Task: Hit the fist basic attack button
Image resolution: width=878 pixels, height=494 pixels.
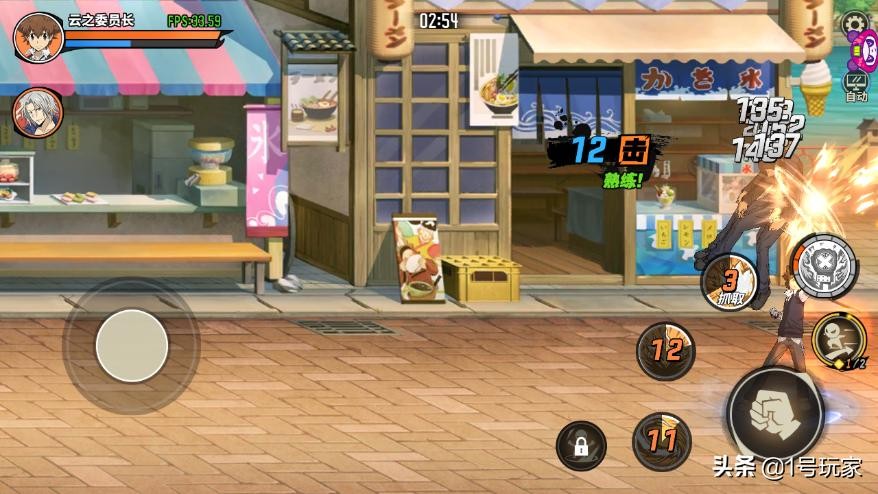Action: 775,412
